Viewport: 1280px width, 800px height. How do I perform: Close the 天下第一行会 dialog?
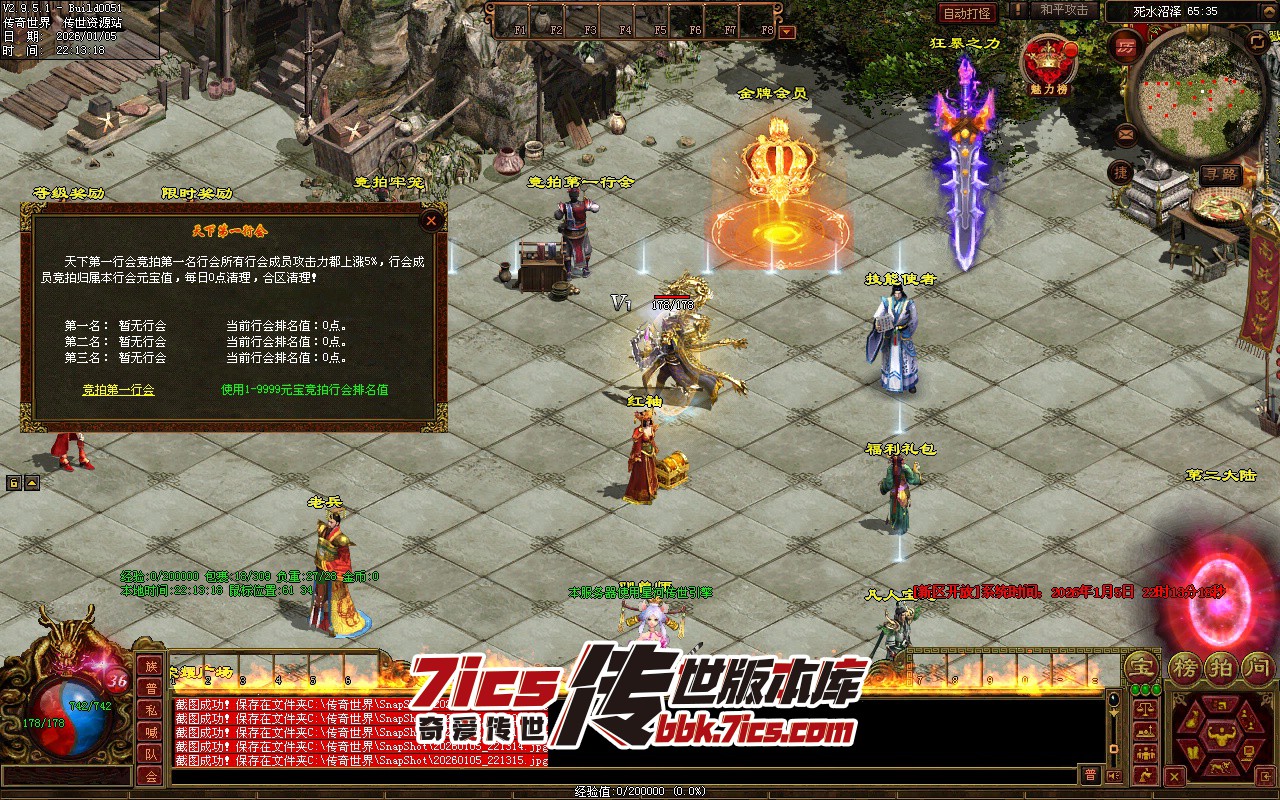[431, 220]
